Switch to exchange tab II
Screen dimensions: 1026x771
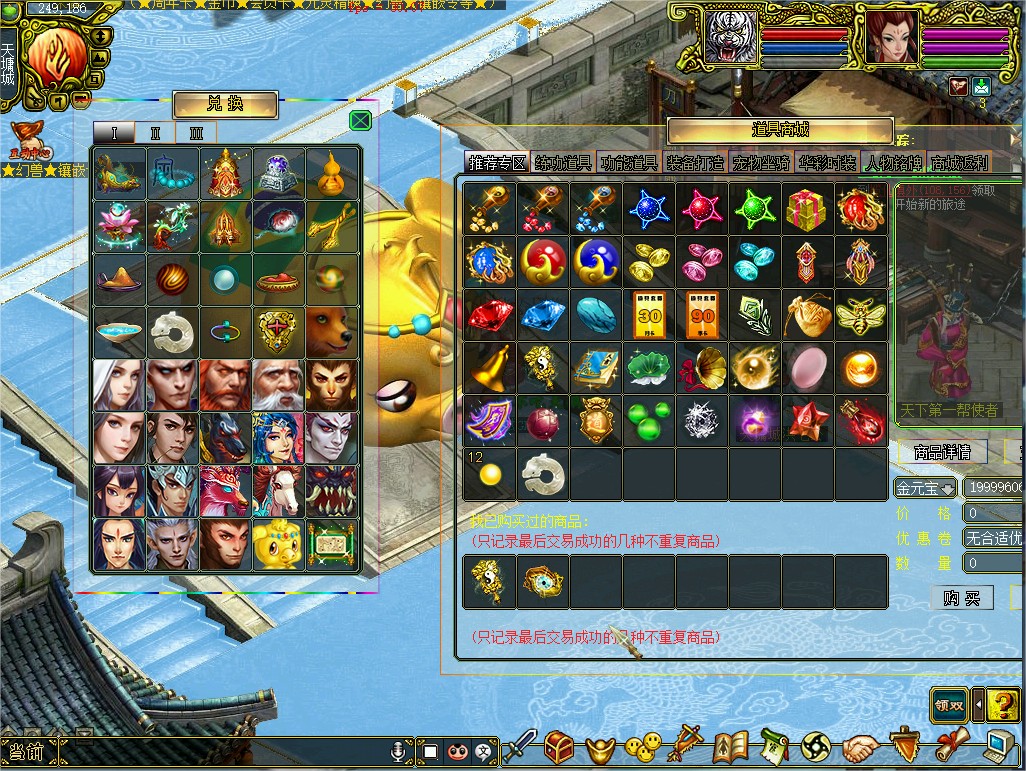[x=155, y=133]
